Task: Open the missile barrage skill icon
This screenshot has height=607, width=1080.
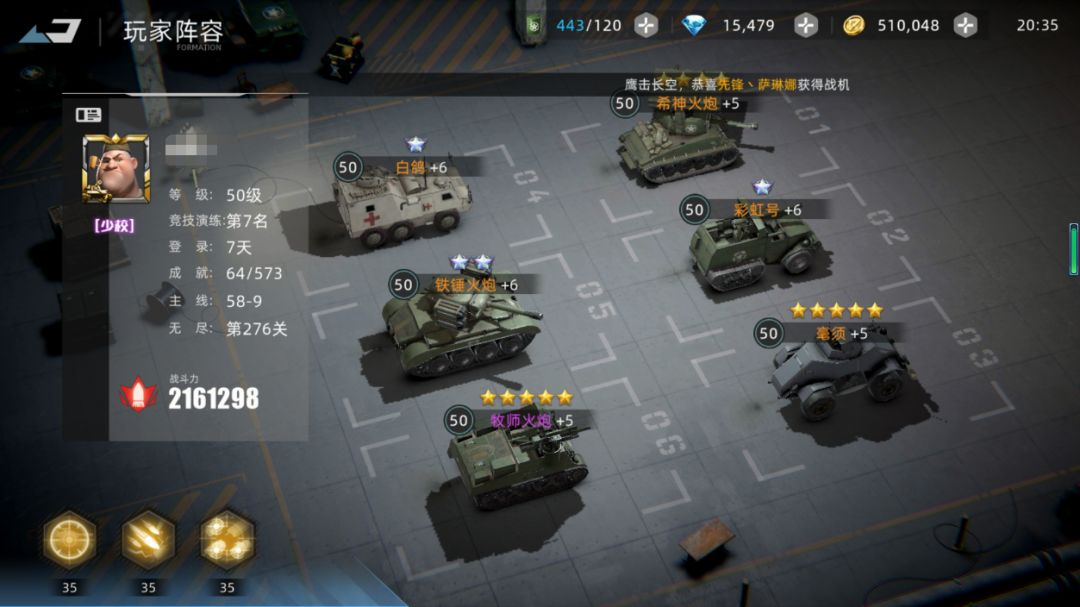Action: tap(148, 540)
